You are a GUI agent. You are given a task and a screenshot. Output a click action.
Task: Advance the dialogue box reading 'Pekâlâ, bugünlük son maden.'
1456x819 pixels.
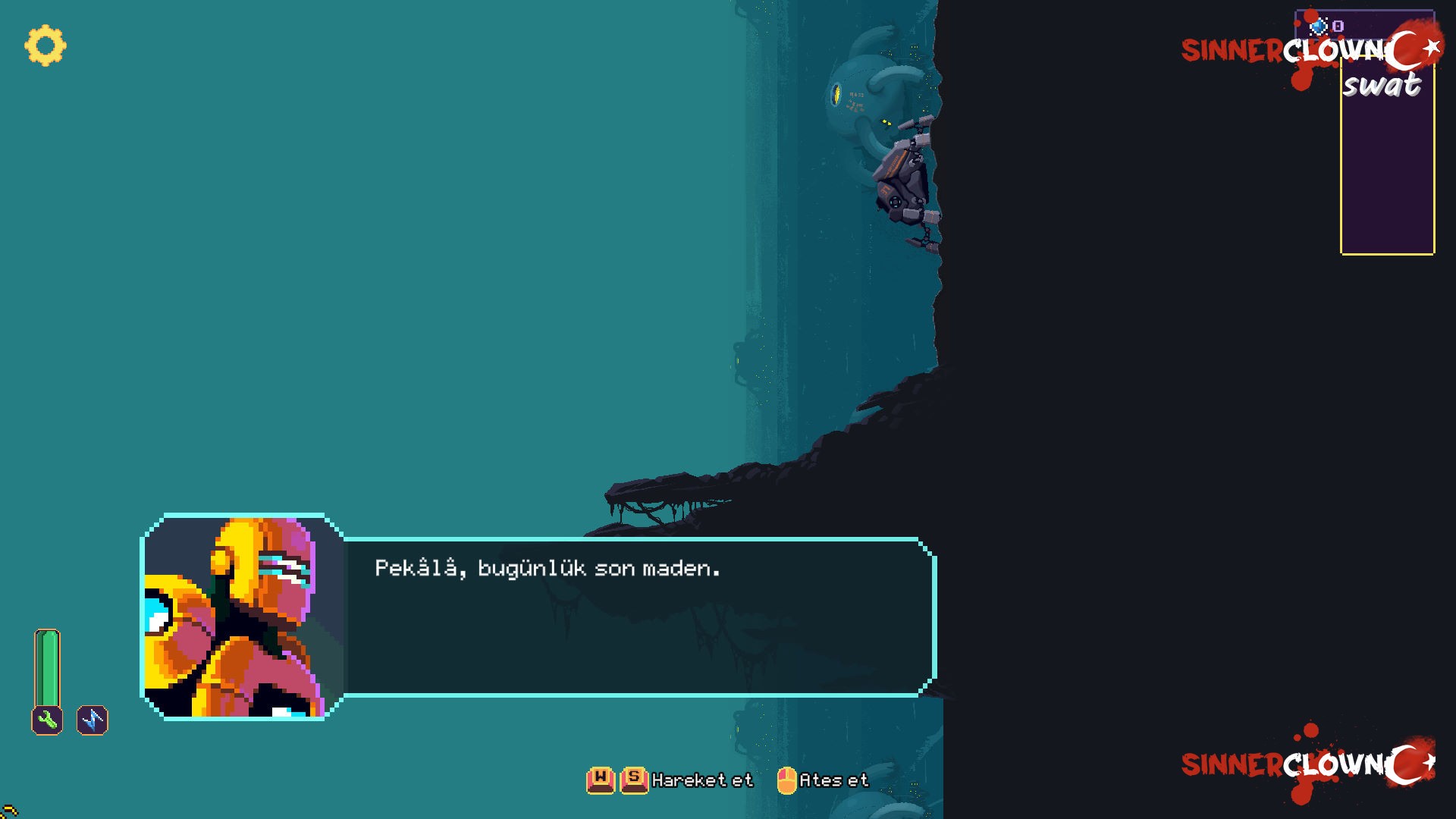click(x=639, y=617)
